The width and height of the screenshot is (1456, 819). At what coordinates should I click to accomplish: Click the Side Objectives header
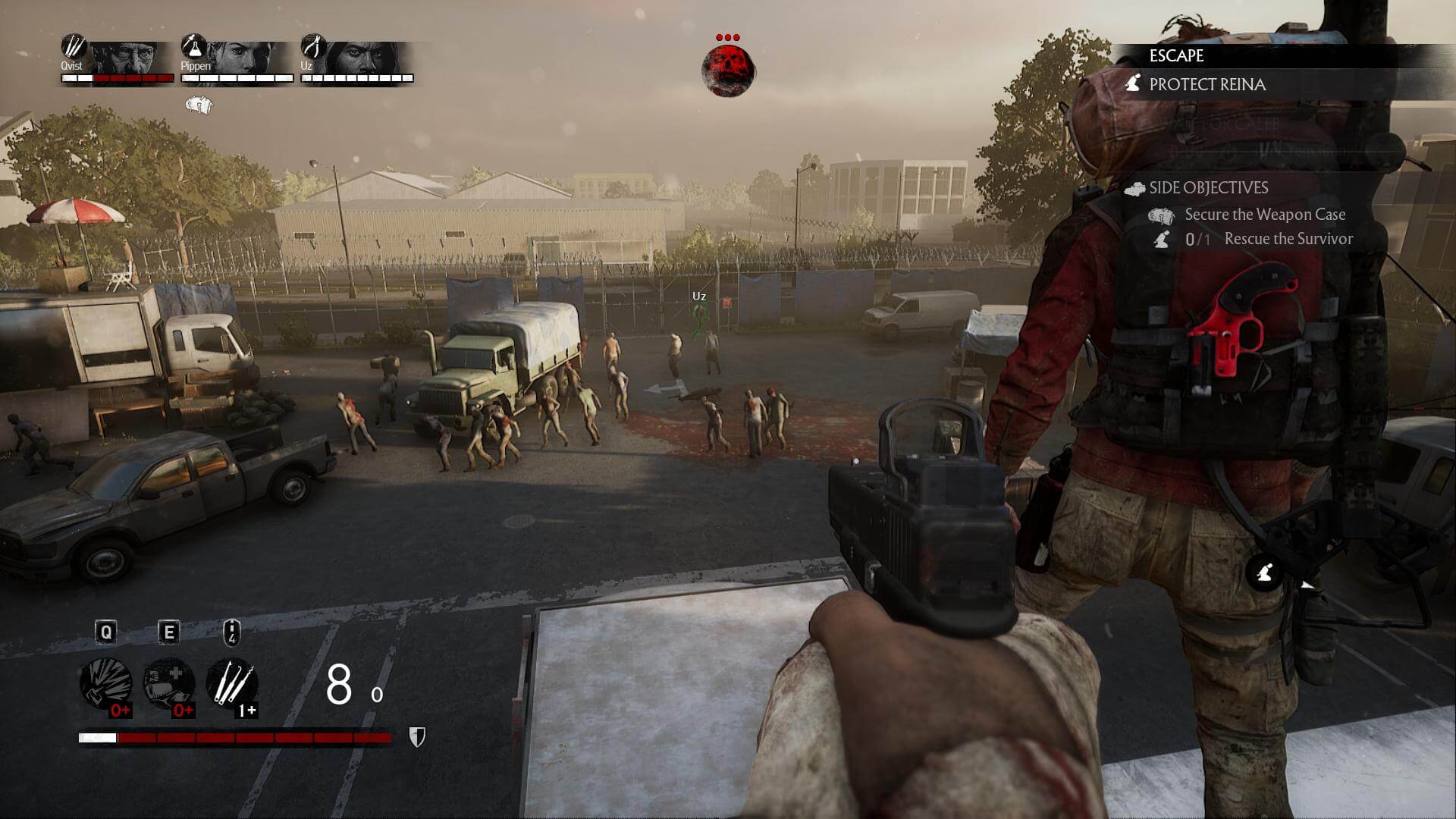(x=1208, y=187)
